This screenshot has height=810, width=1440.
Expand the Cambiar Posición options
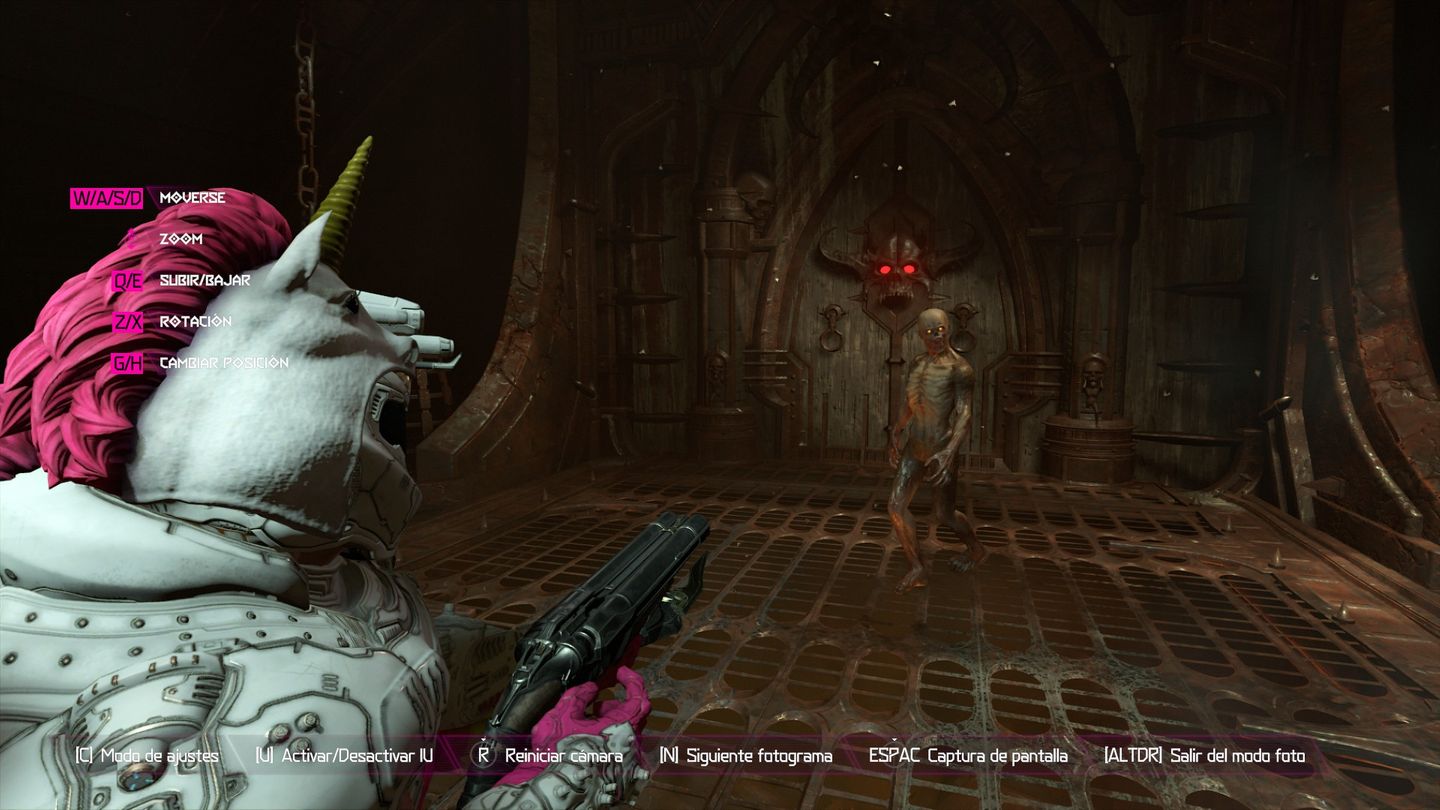click(x=224, y=362)
